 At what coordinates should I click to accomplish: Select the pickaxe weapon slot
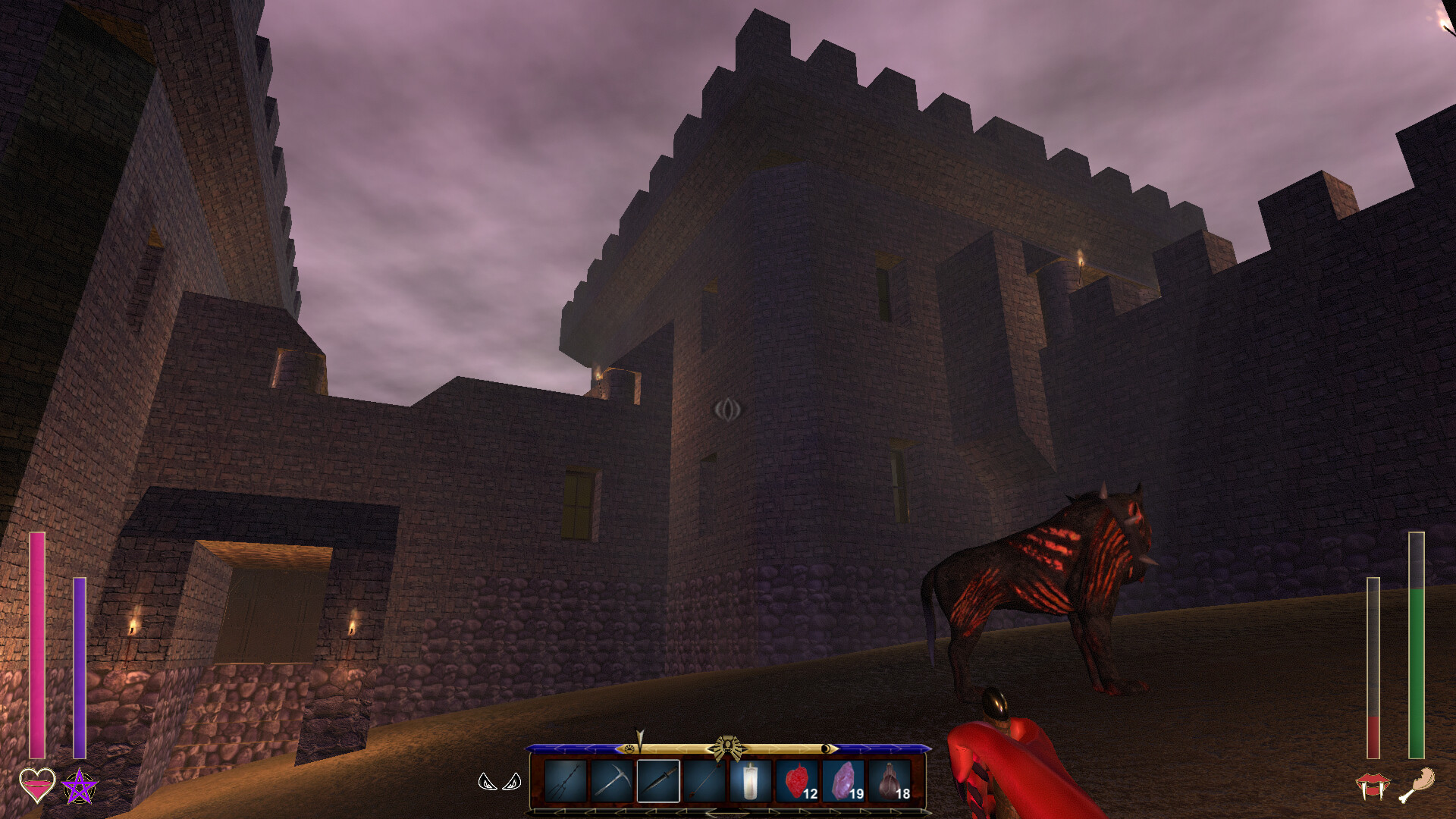click(612, 780)
